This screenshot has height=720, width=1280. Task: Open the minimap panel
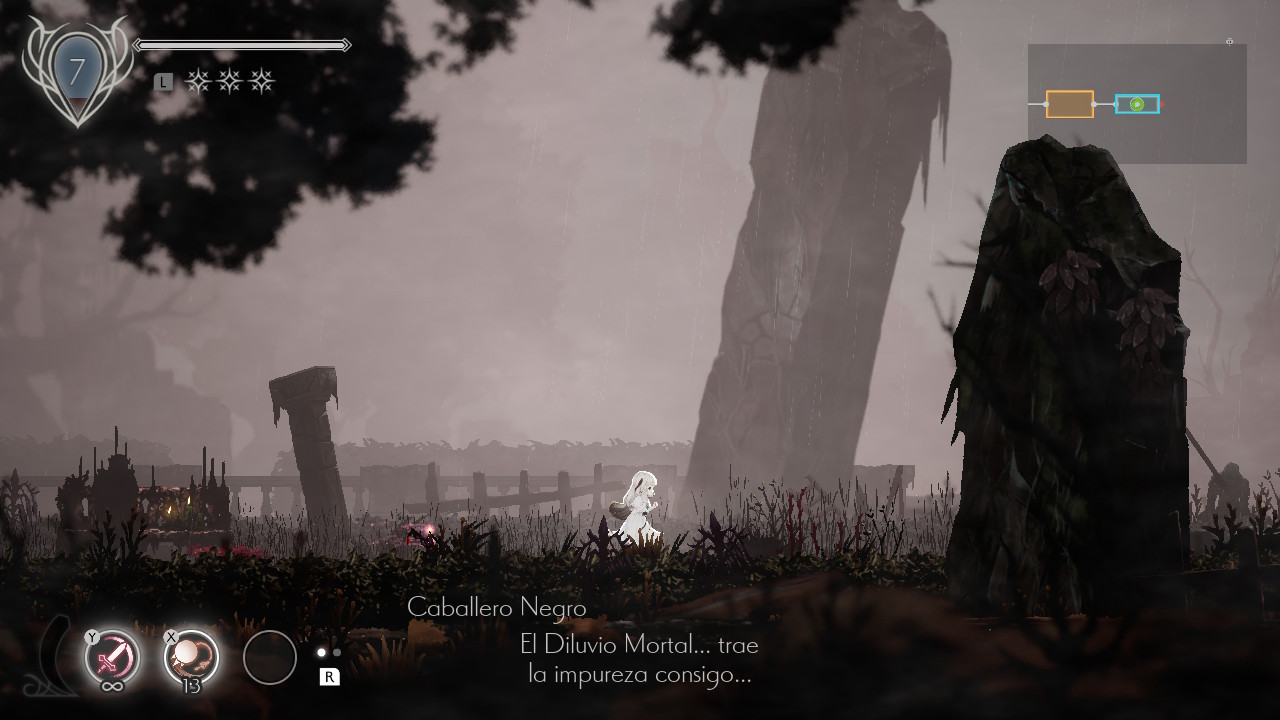1137,104
